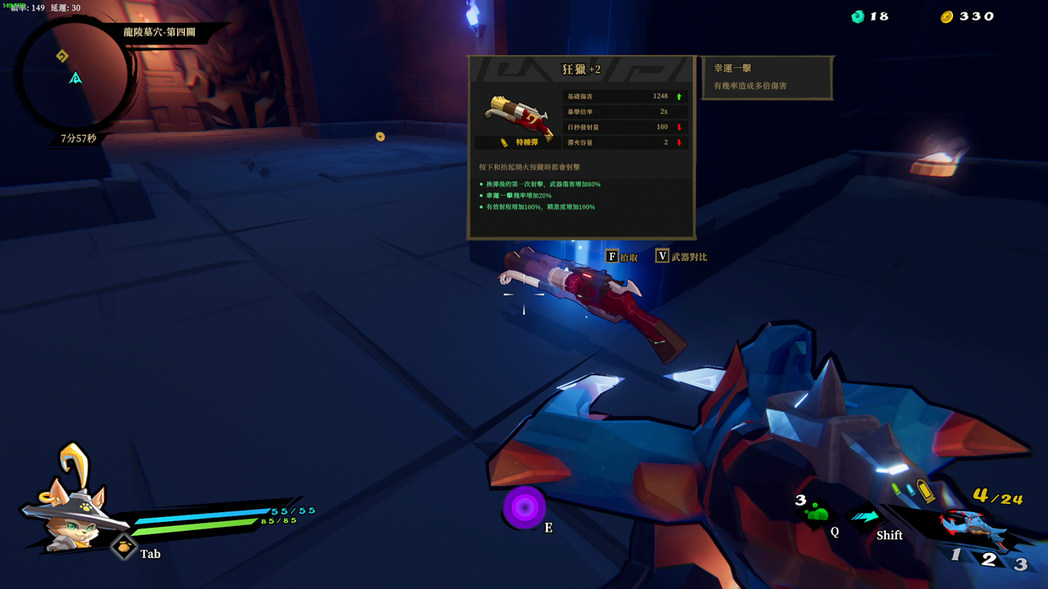The image size is (1048, 589).
Task: Click the 龍陵墓穴 stage name banner
Action: pyautogui.click(x=160, y=33)
